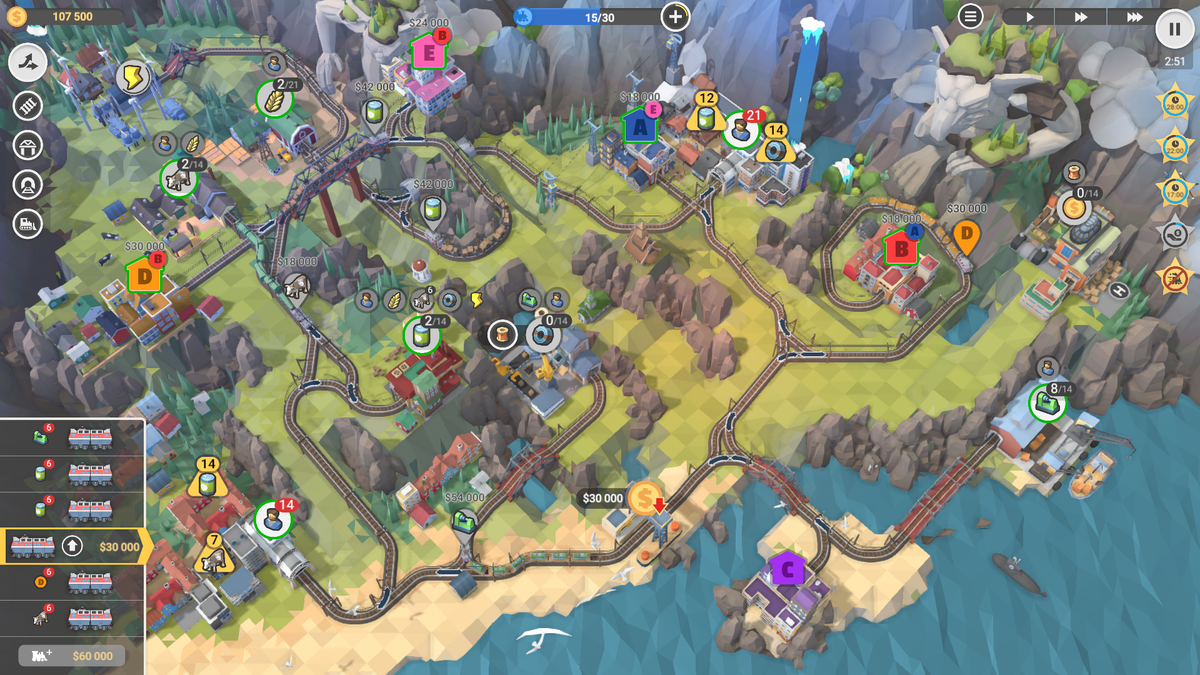Open the hamburger menu button
The image size is (1200, 675).
970,16
